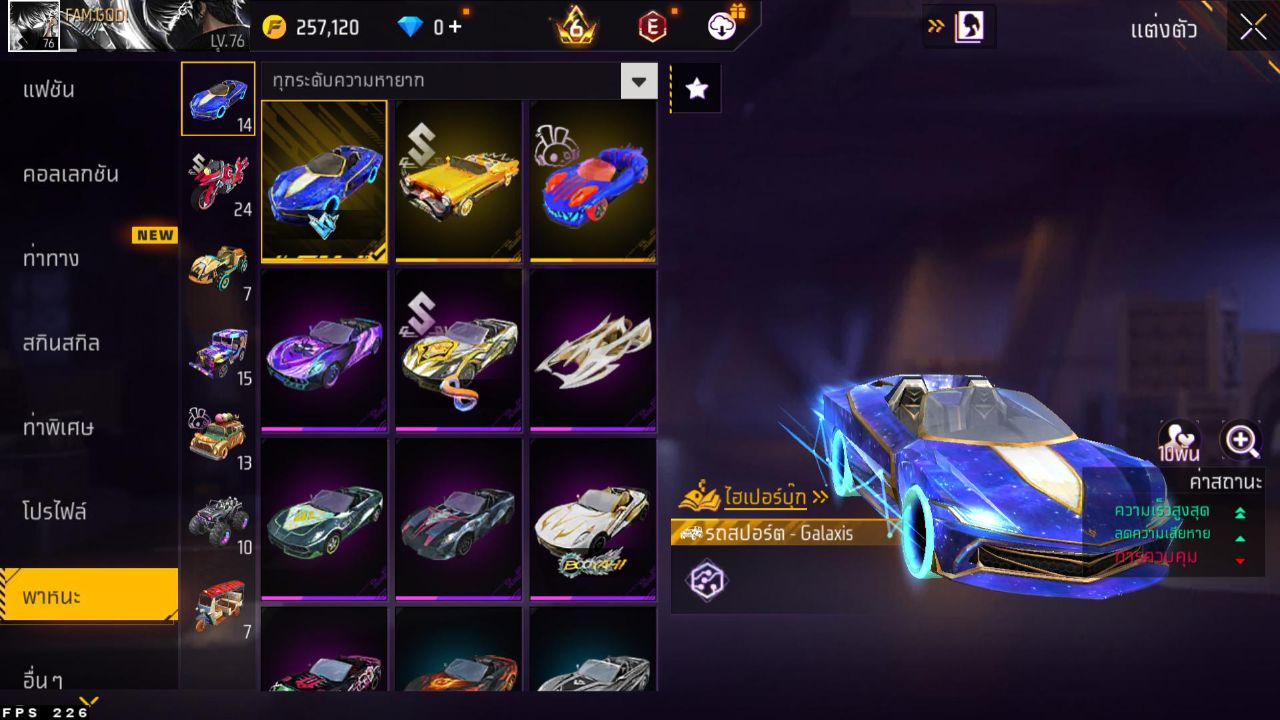Click the photo mode icon near top right
Image resolution: width=1280 pixels, height=720 pixels.
[966, 27]
